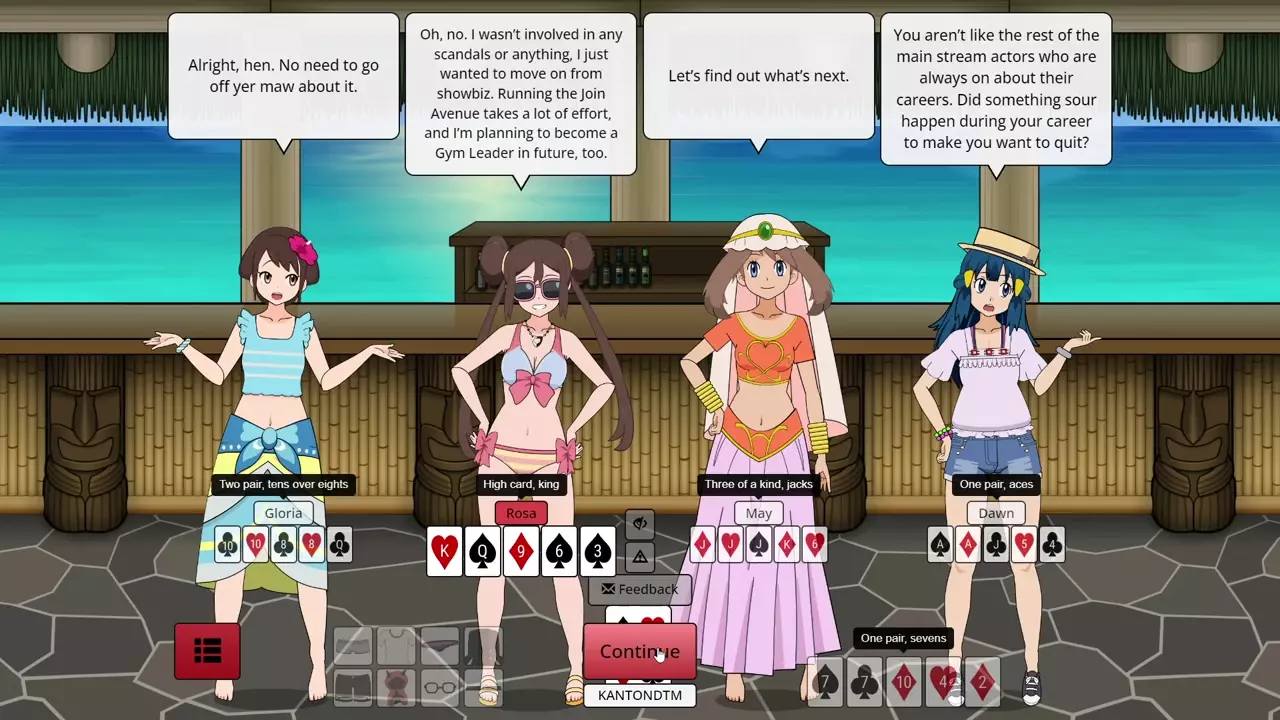
Task: Click the Continue button
Action: point(639,651)
